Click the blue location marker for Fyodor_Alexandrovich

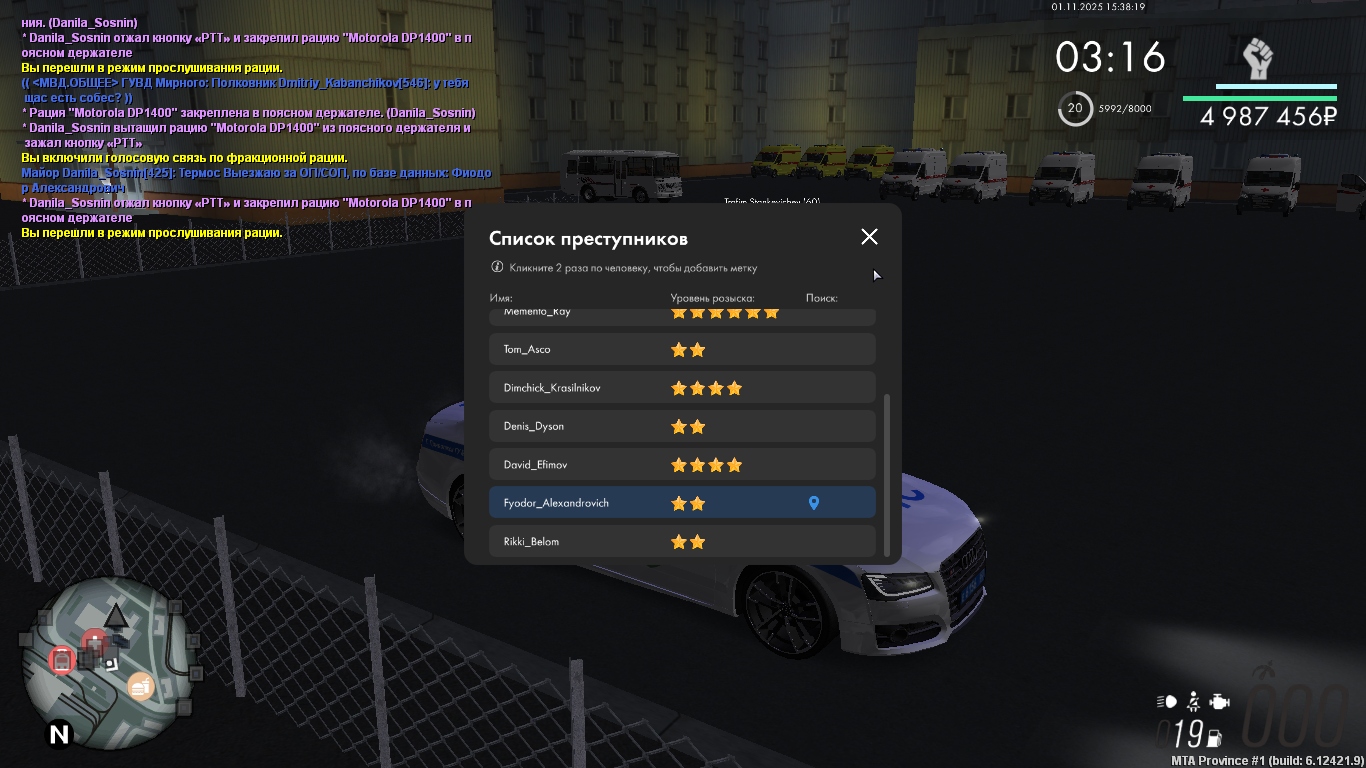coord(813,503)
